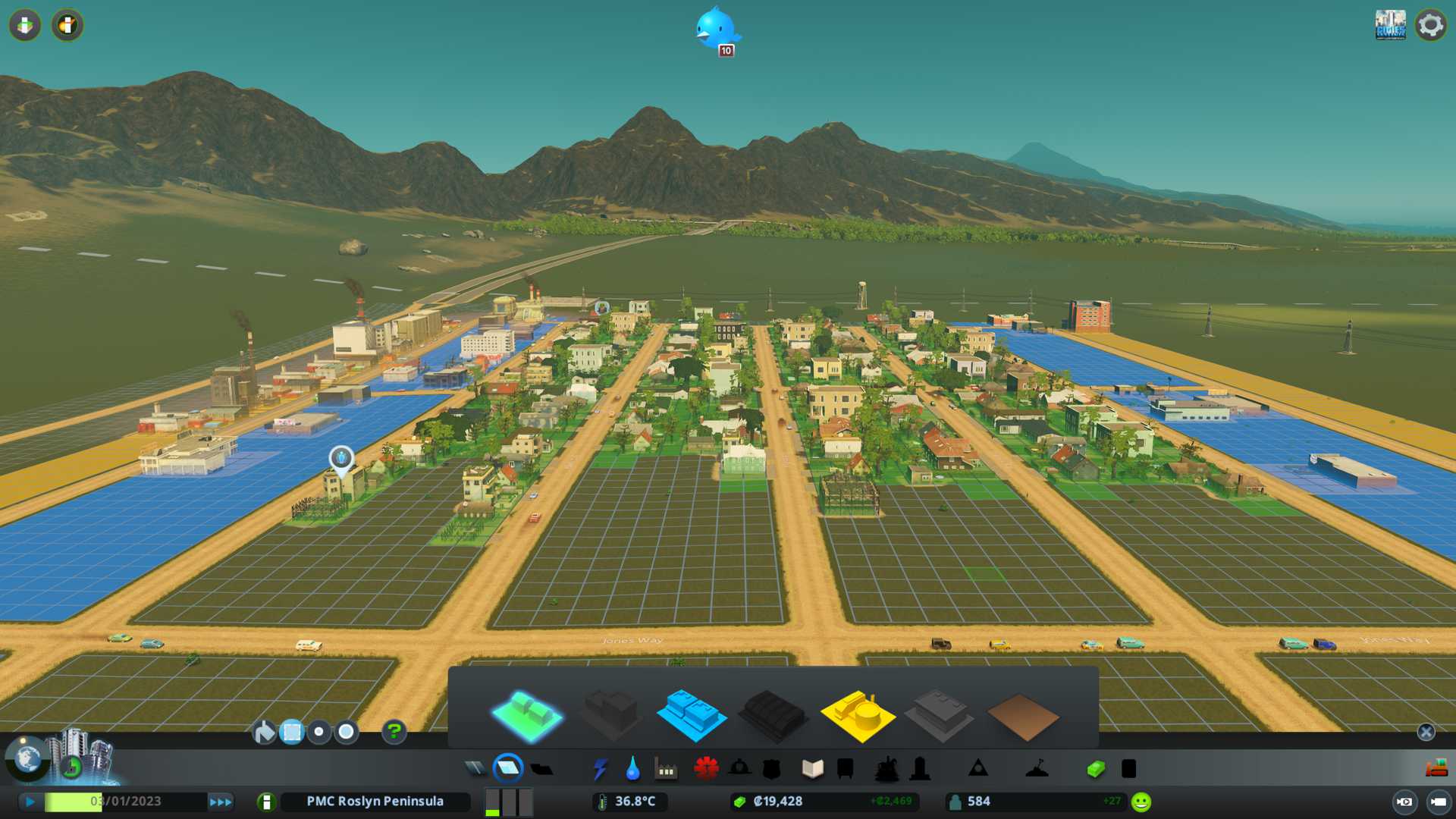Open the blue Chirper bird messages
Viewport: 1456px width, 819px height.
pyautogui.click(x=716, y=30)
